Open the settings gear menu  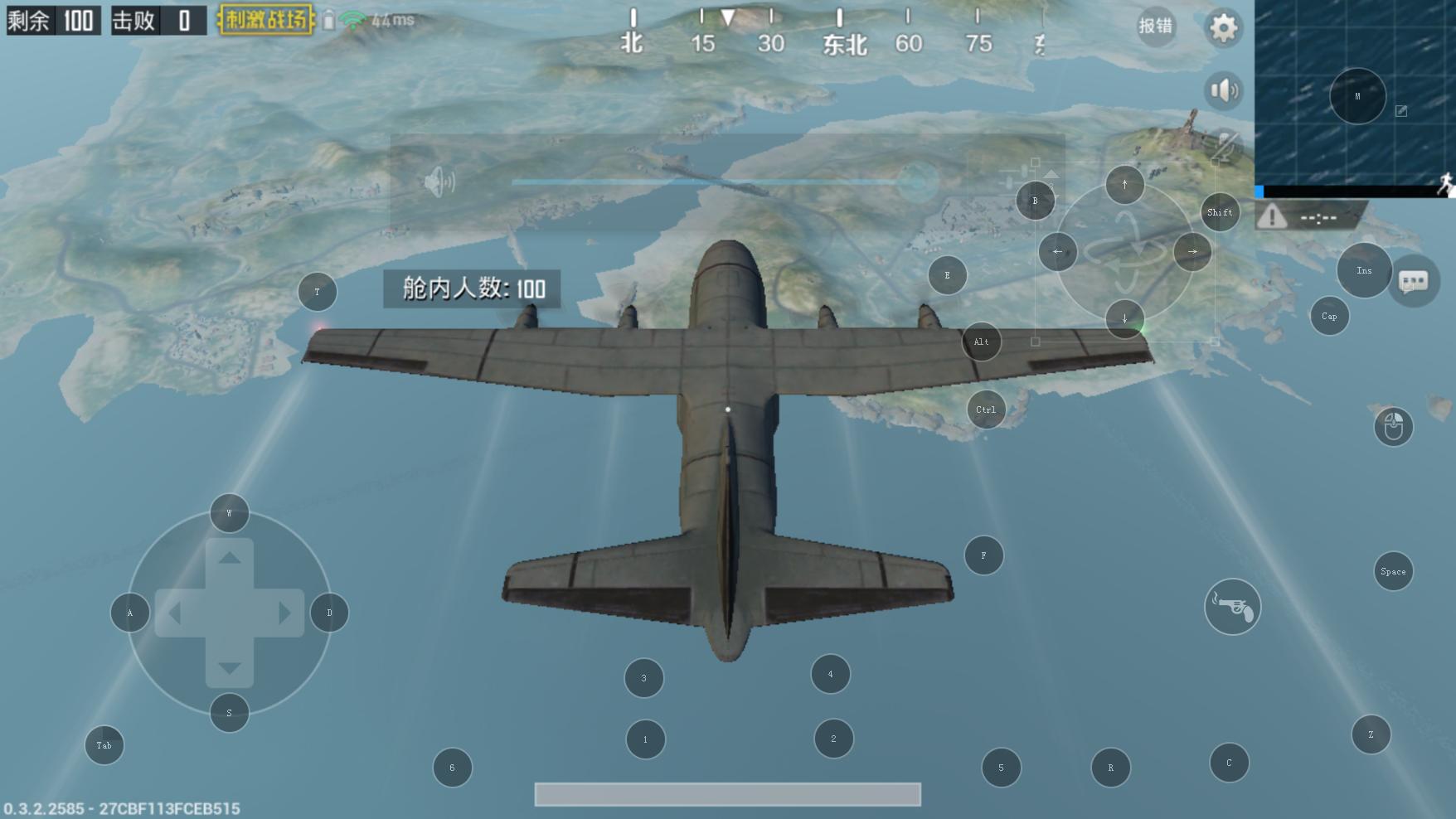tap(1223, 28)
